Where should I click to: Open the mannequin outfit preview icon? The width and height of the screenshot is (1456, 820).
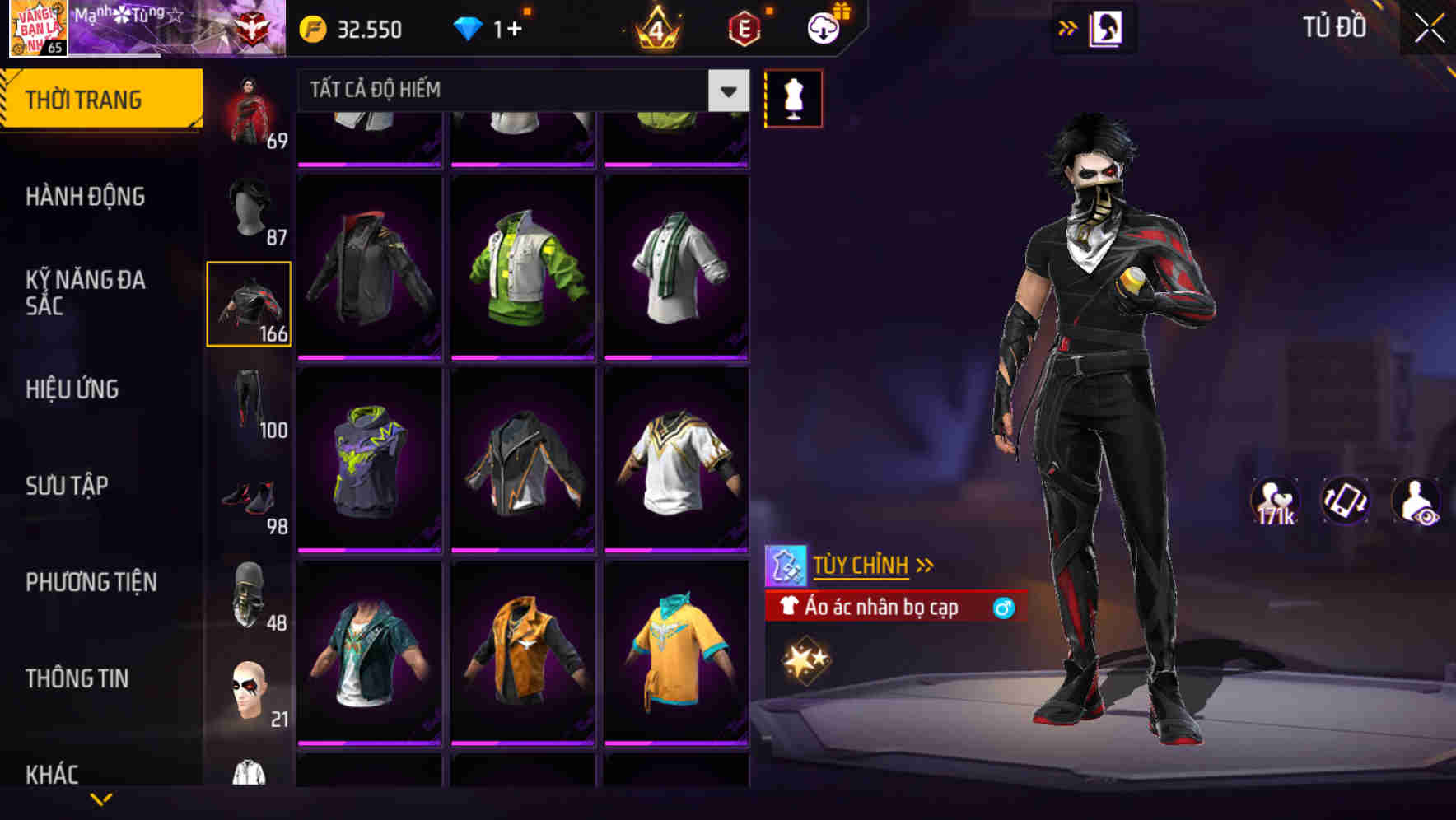point(793,97)
